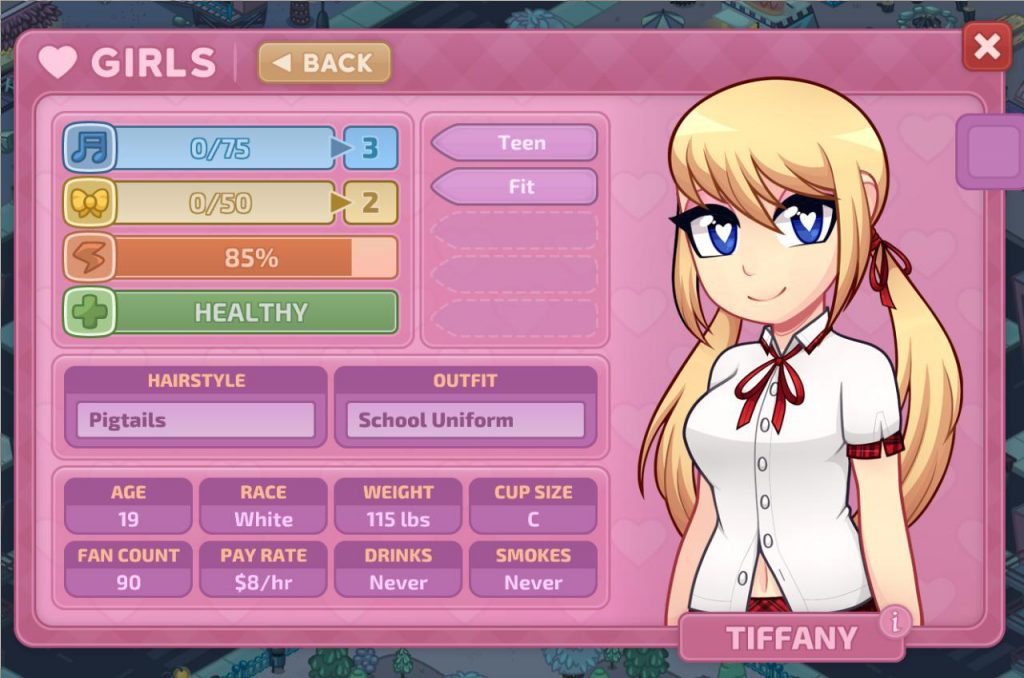The height and width of the screenshot is (678, 1024).
Task: Open the Hairstyle Pigtails selector
Action: 196,420
